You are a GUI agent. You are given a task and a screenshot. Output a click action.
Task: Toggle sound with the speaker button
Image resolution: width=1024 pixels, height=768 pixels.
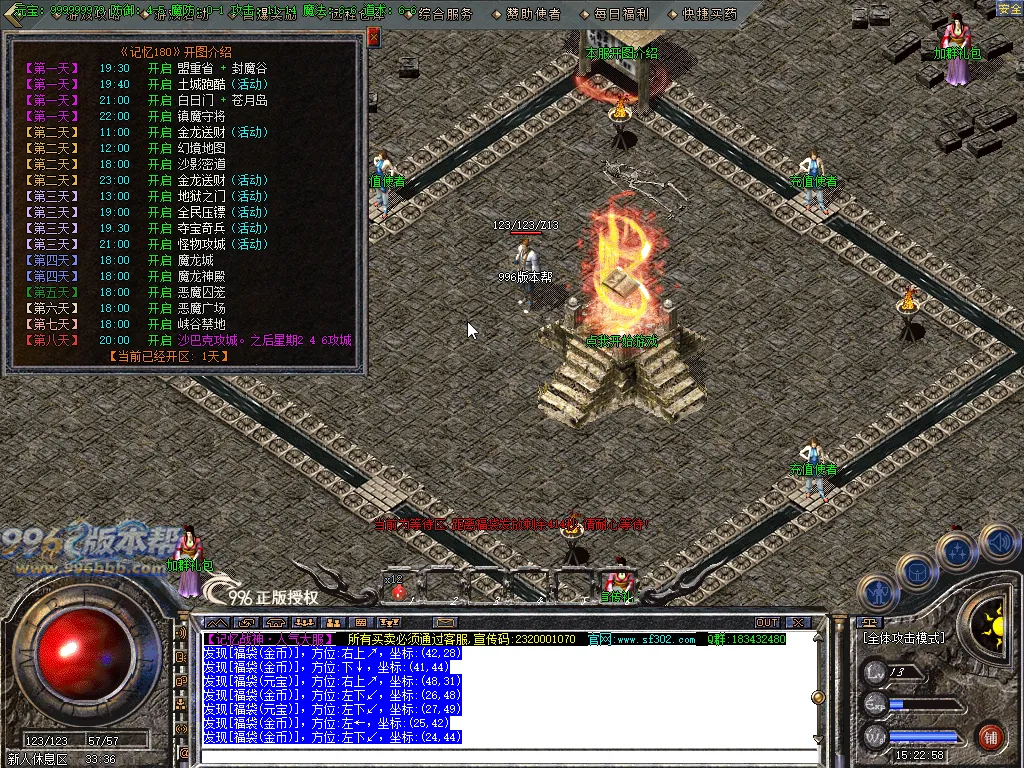click(x=997, y=541)
